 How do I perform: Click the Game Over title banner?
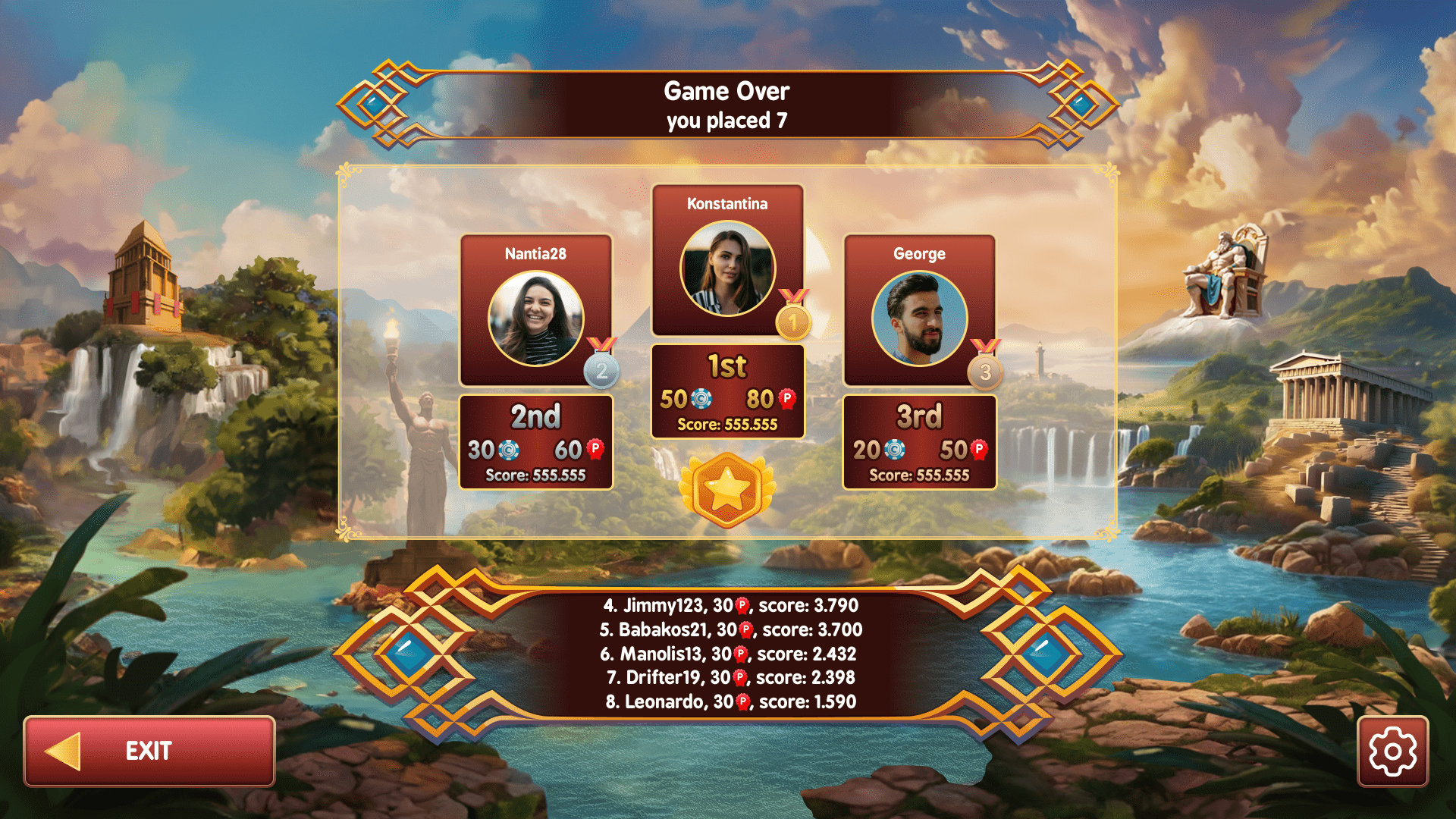click(x=728, y=92)
